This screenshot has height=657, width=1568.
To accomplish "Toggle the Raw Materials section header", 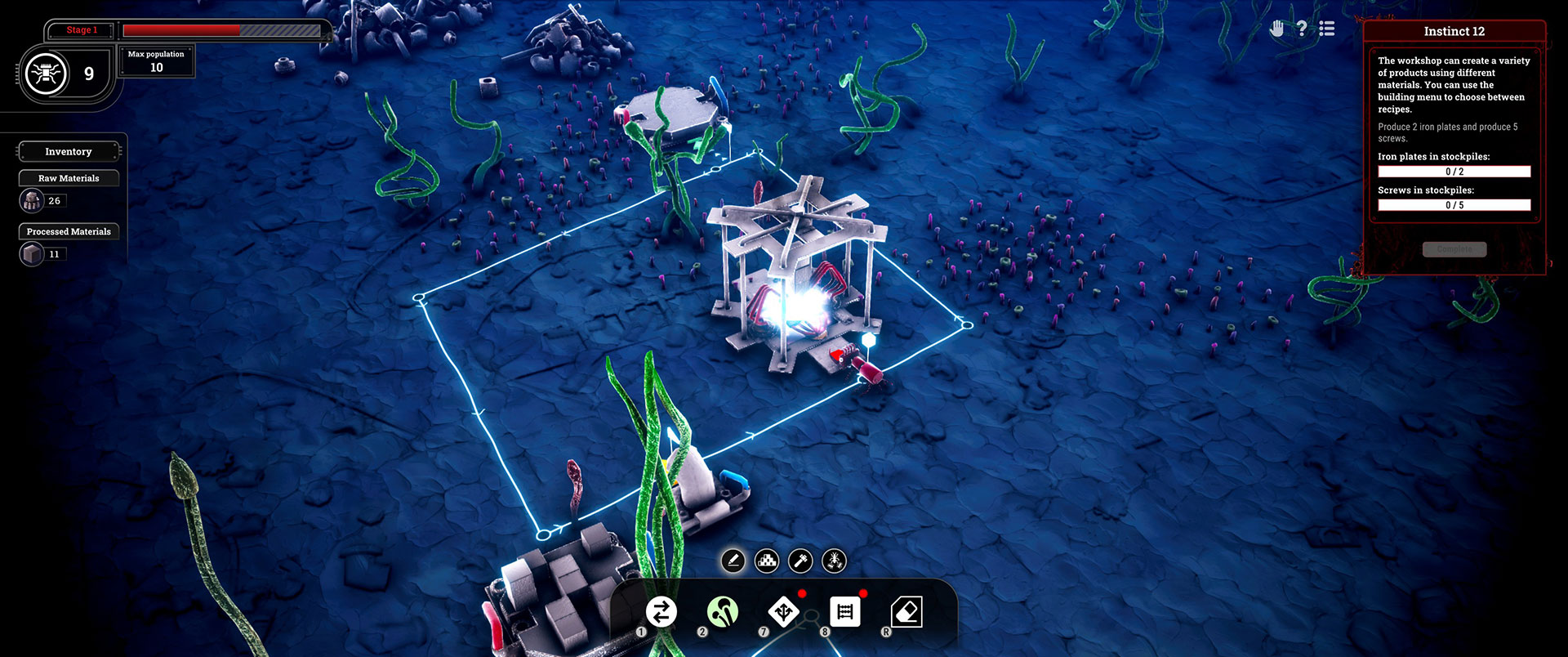I will coord(69,178).
